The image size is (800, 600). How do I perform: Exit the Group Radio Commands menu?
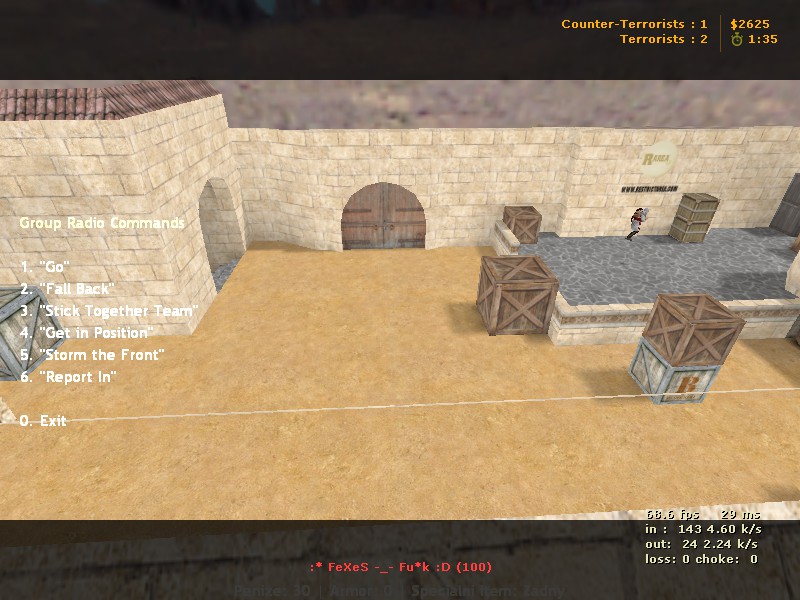click(x=43, y=421)
